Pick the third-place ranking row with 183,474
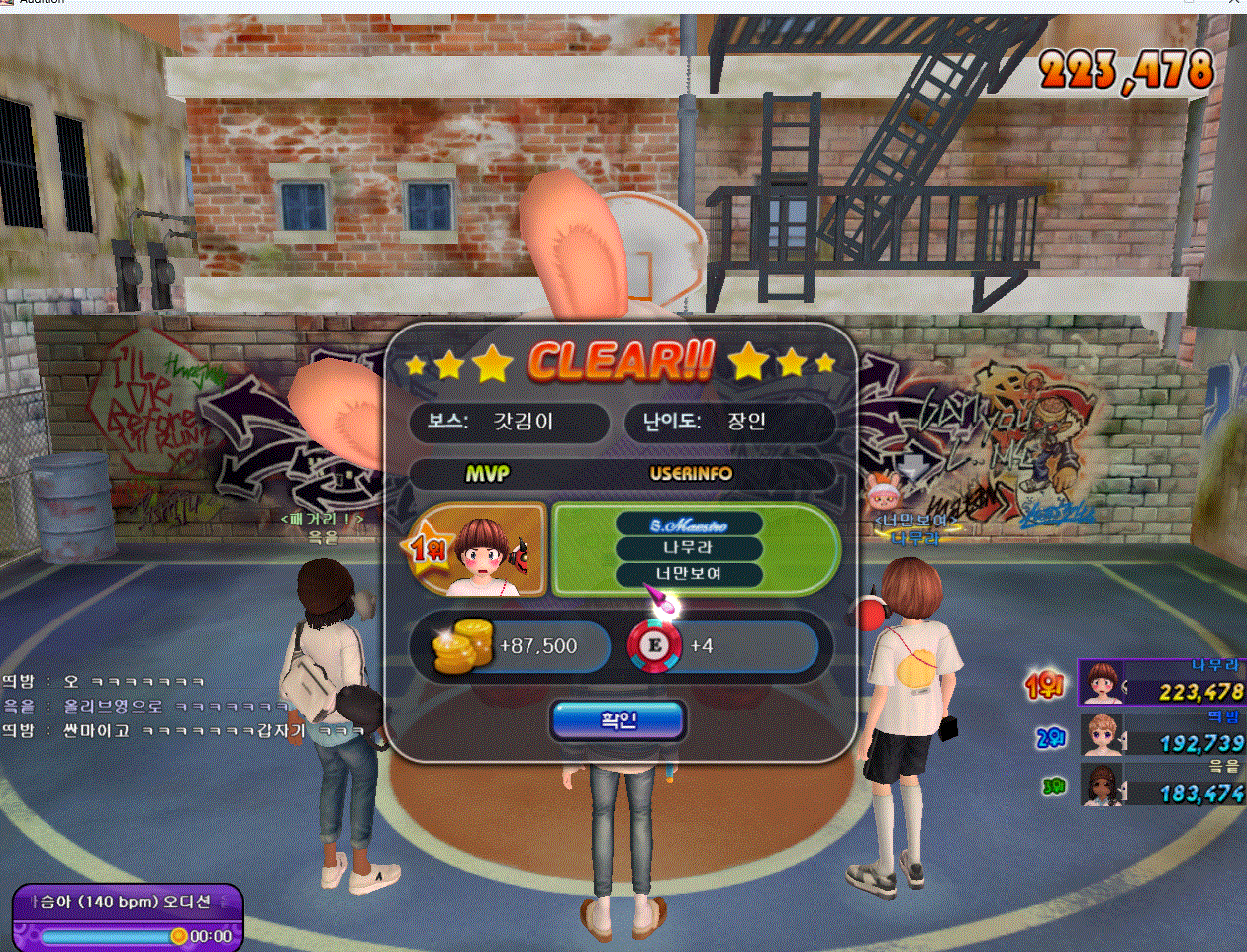Viewport: 1247px width, 952px height. coord(1160,784)
